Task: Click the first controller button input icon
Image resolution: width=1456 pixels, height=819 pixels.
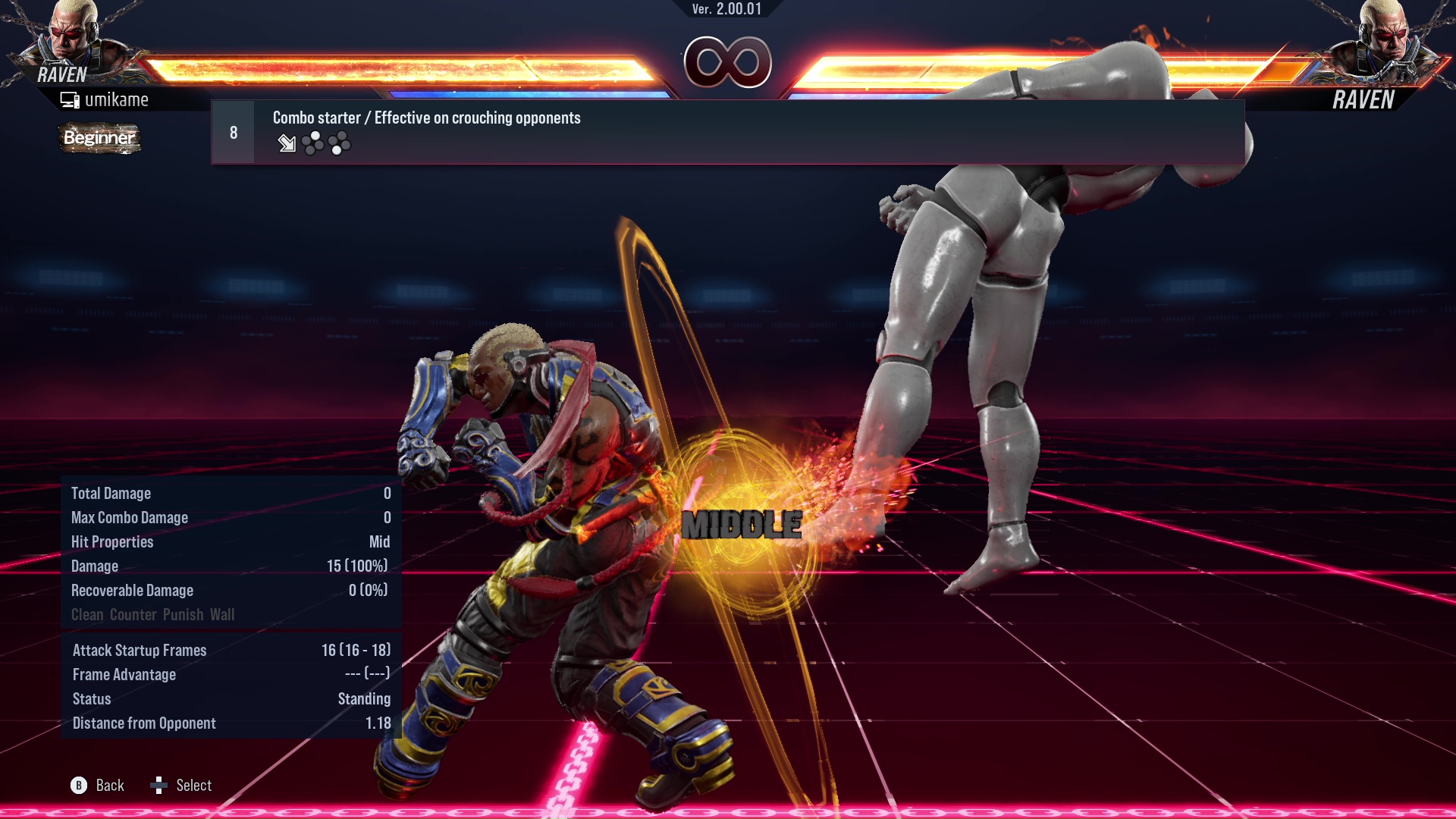Action: [x=312, y=144]
